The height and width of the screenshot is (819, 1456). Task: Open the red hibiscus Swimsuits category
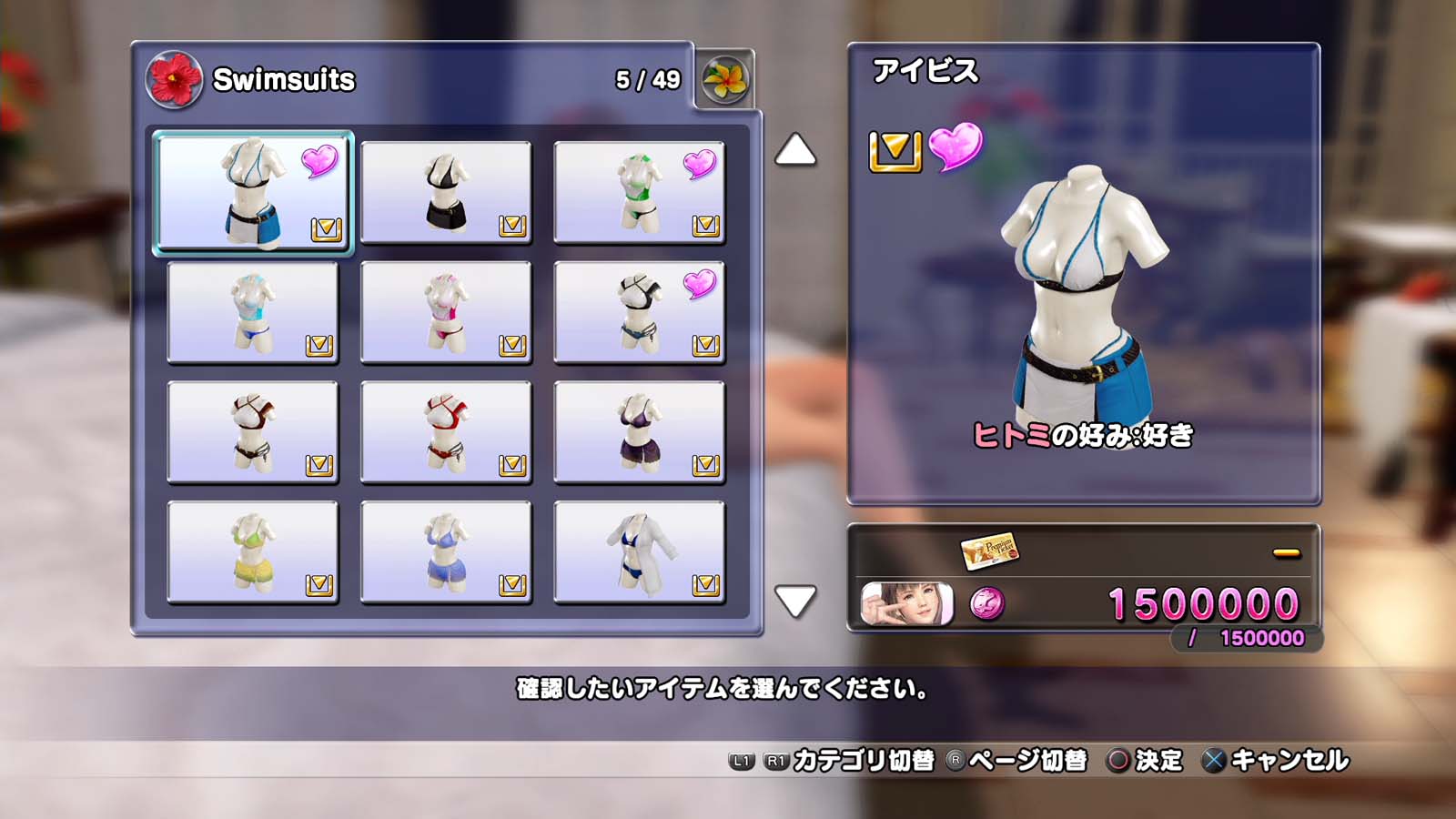pyautogui.click(x=174, y=79)
